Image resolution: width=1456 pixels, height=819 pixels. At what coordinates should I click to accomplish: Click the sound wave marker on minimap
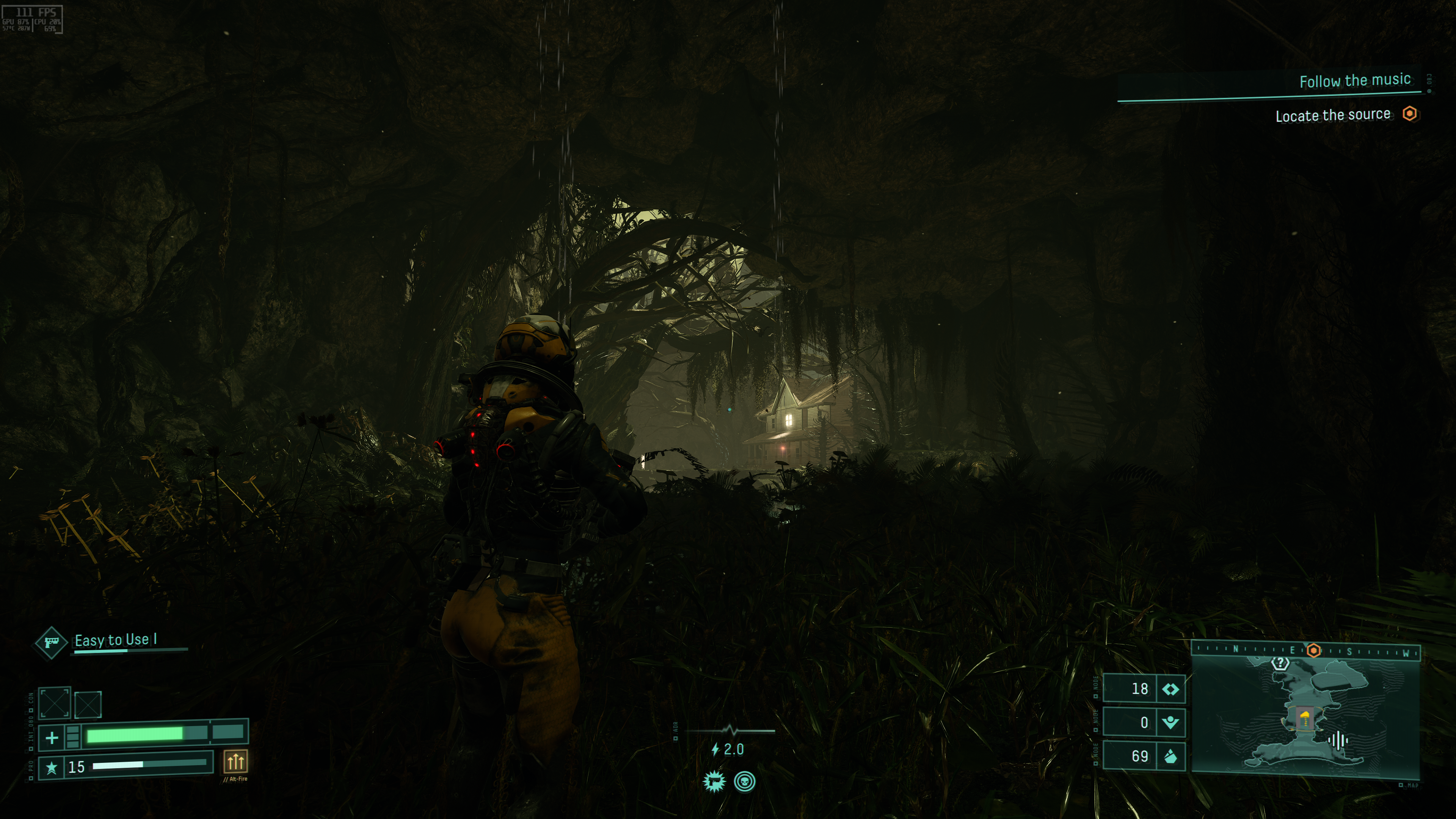tap(1338, 740)
